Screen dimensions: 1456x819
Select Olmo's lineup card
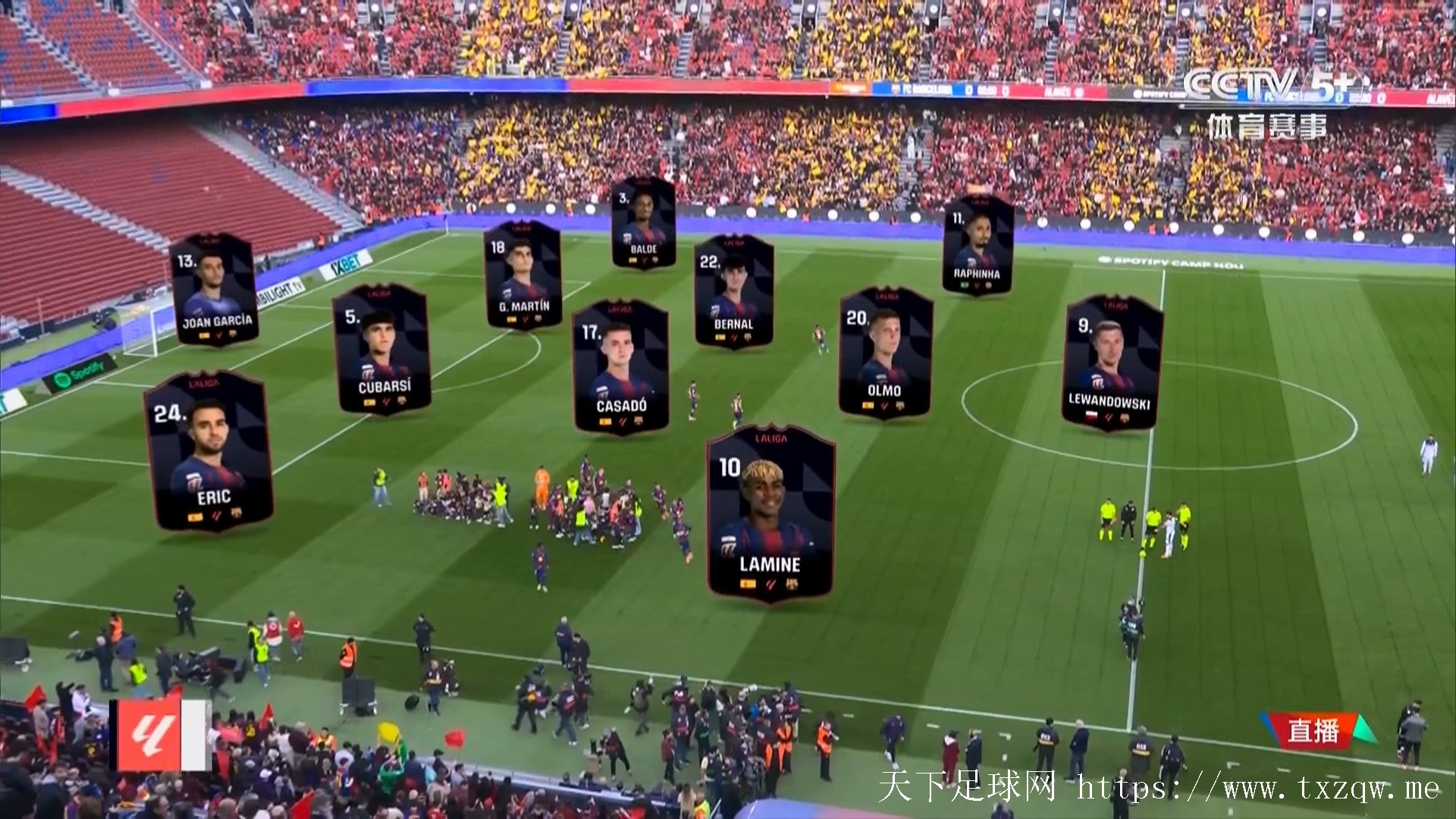point(885,353)
